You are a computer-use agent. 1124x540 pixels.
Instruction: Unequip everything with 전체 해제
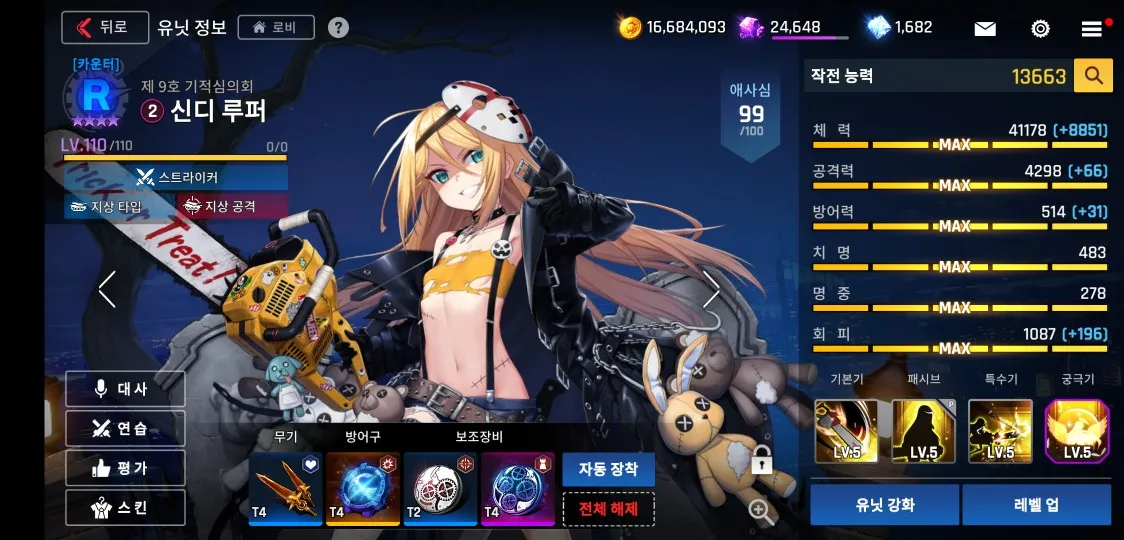[608, 509]
